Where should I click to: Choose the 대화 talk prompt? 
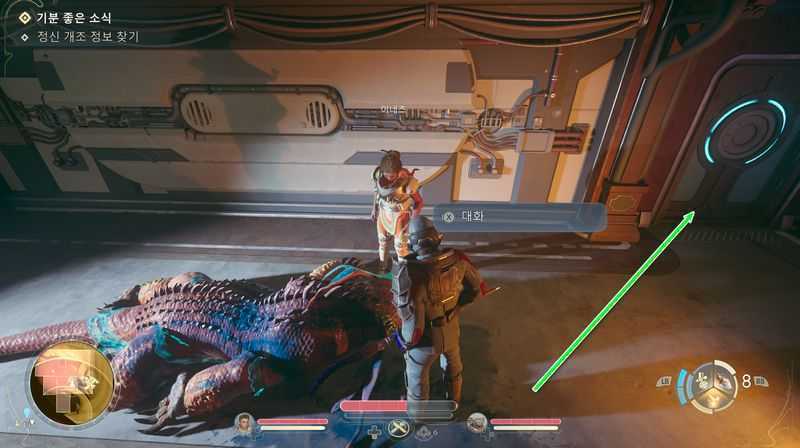[x=472, y=215]
